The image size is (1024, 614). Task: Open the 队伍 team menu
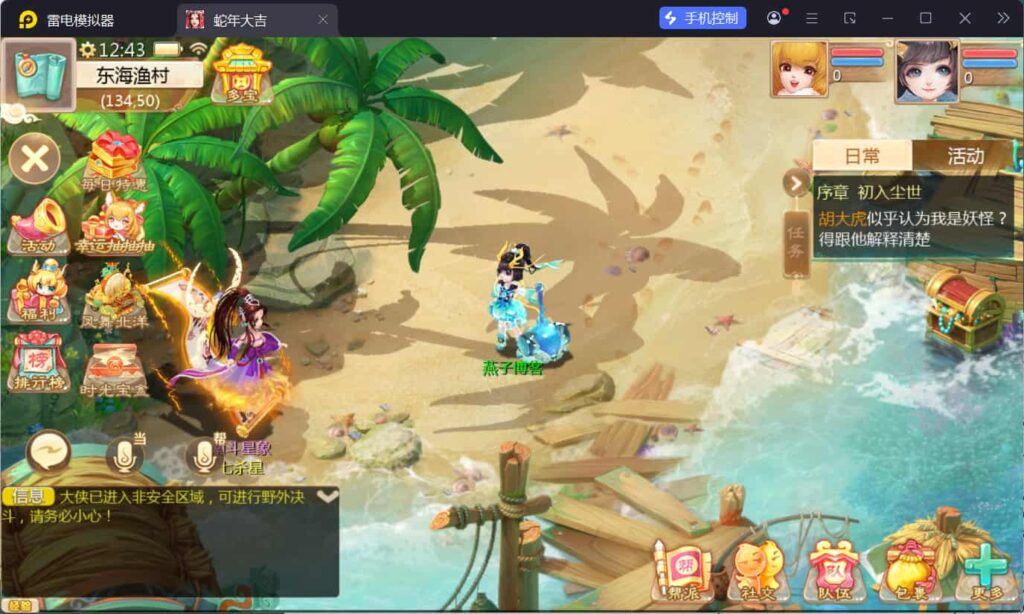[x=833, y=570]
